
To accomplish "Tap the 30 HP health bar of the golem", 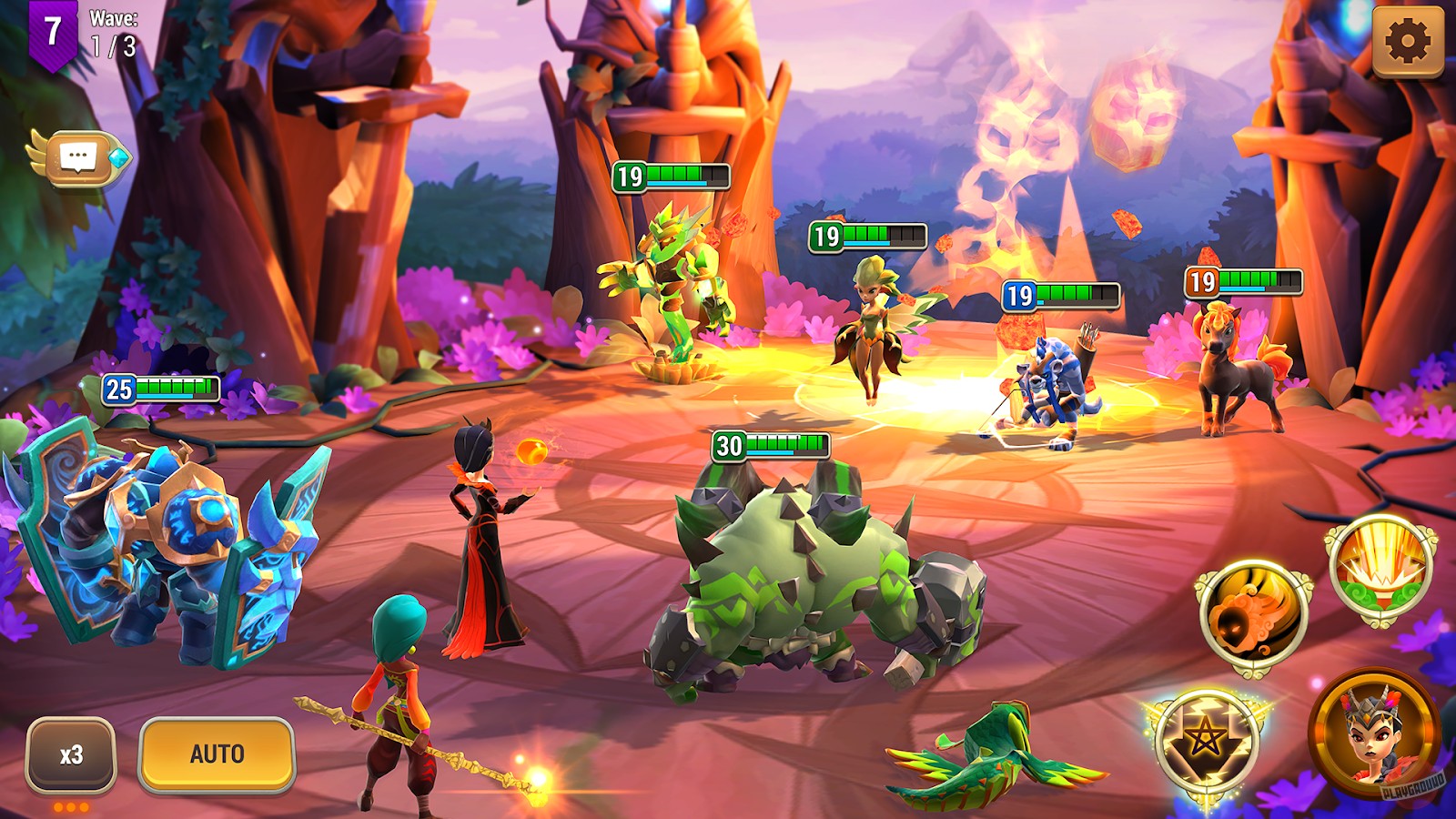I will [x=769, y=446].
